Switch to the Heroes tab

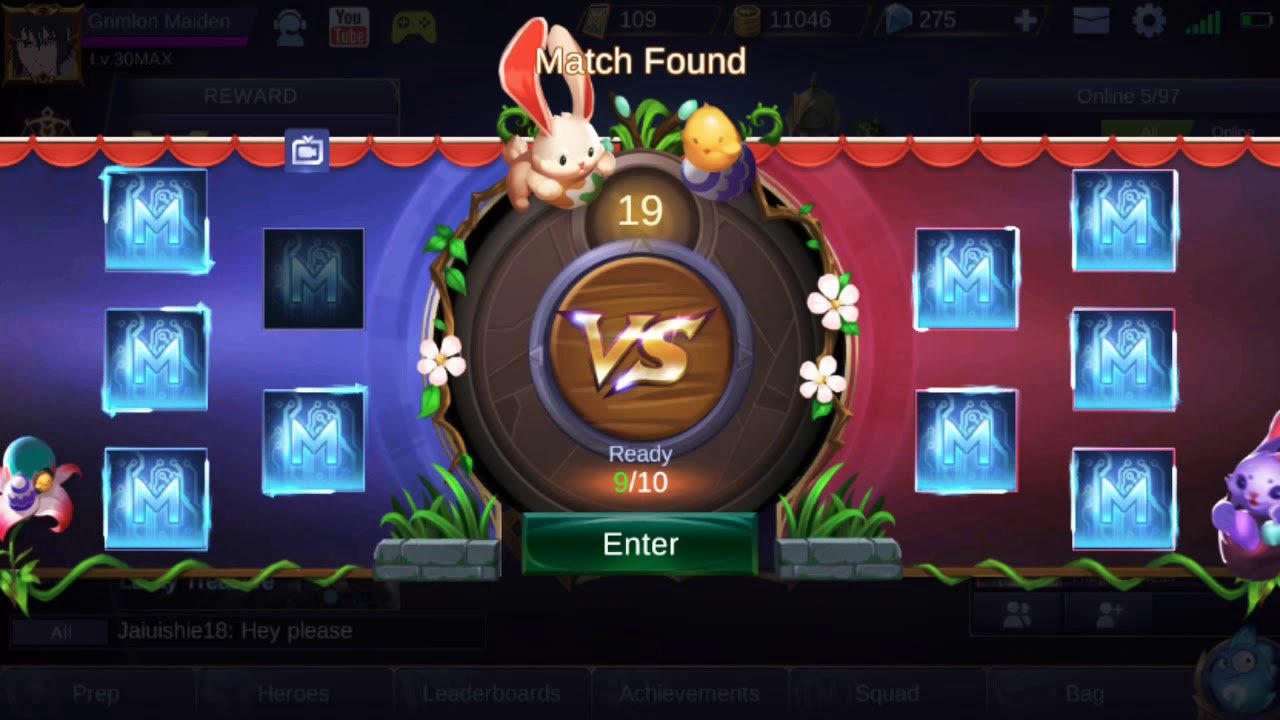point(293,693)
